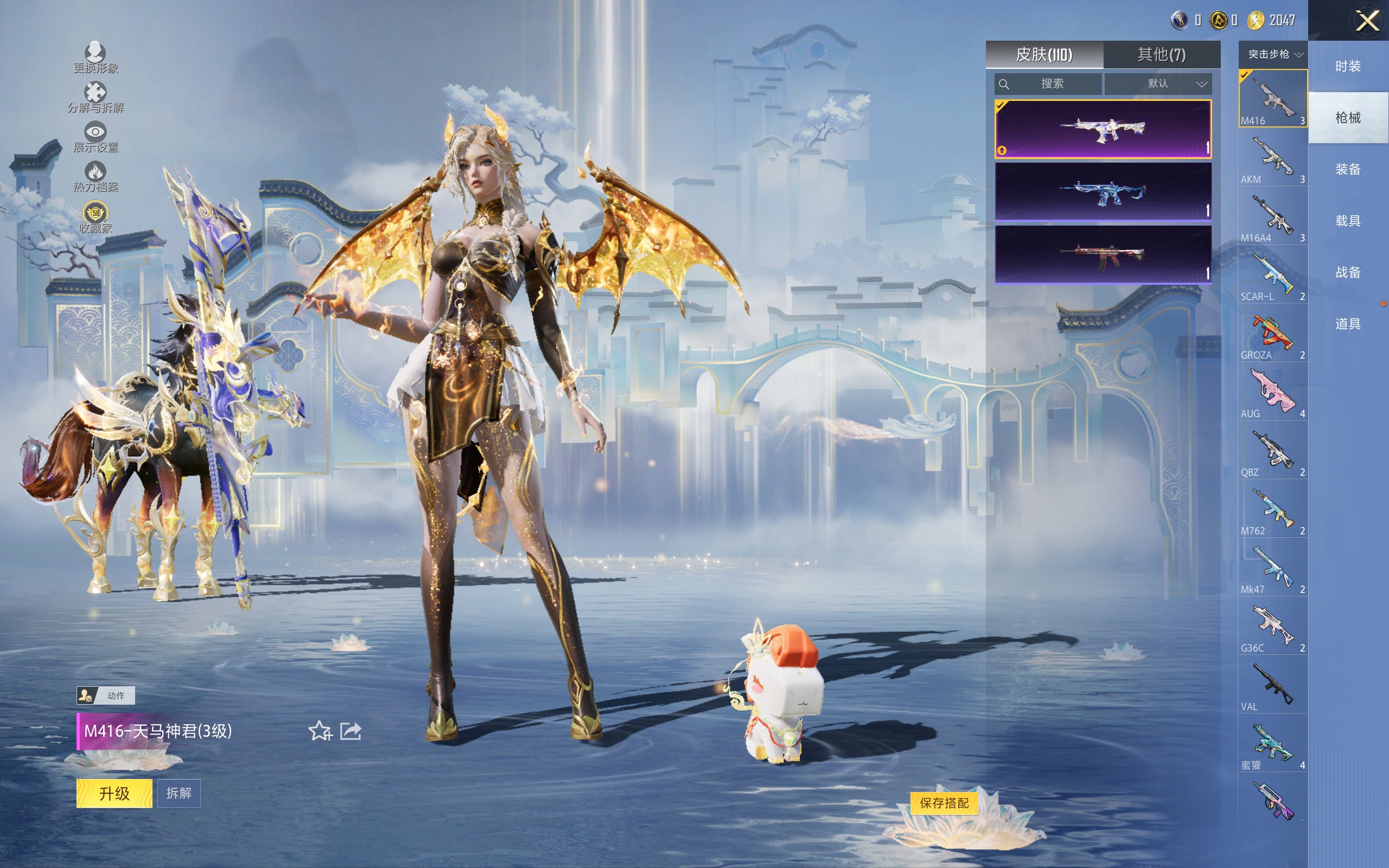Open 更换形象 change appearance

tap(95, 58)
